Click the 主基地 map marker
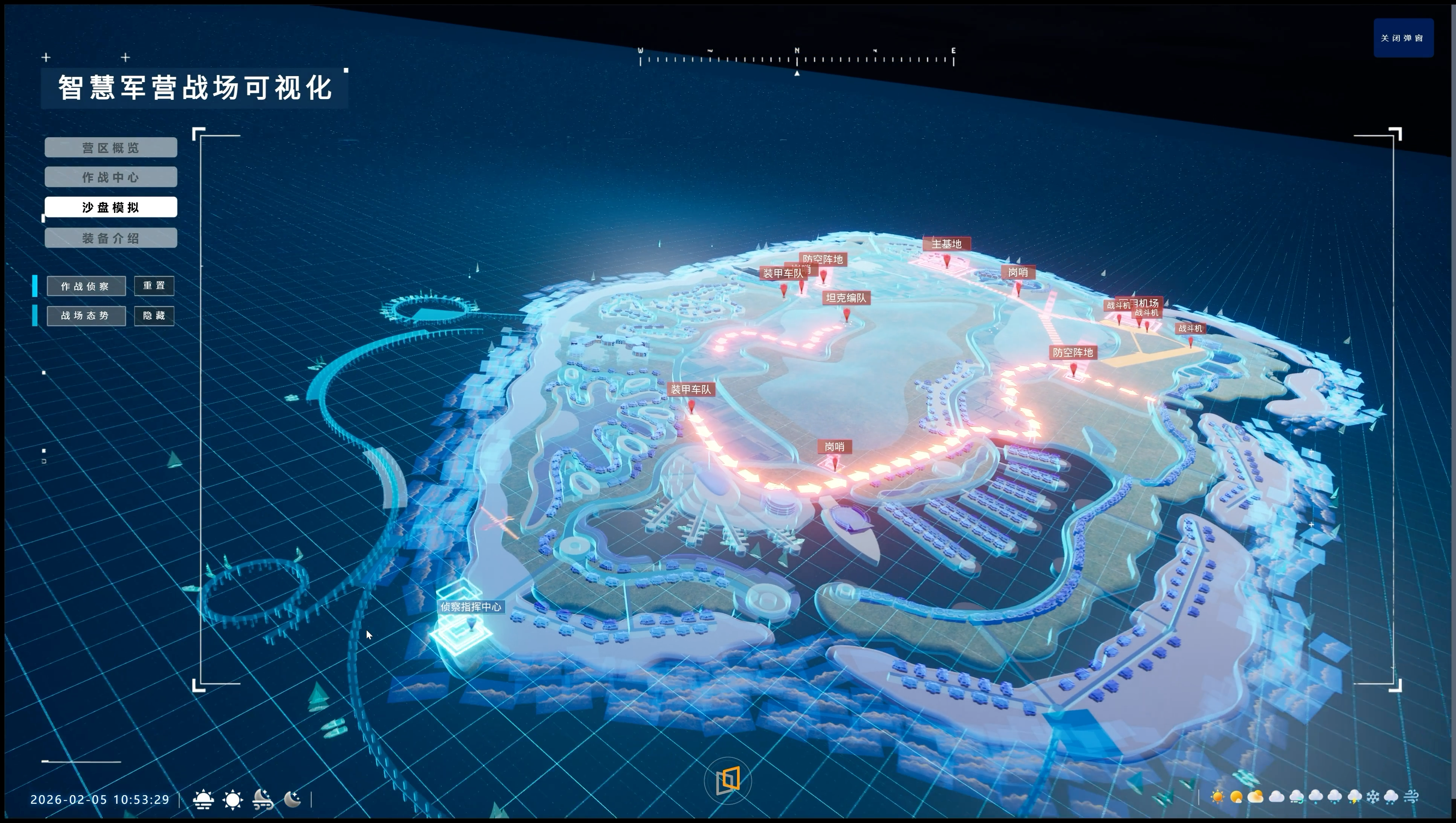 point(947,244)
